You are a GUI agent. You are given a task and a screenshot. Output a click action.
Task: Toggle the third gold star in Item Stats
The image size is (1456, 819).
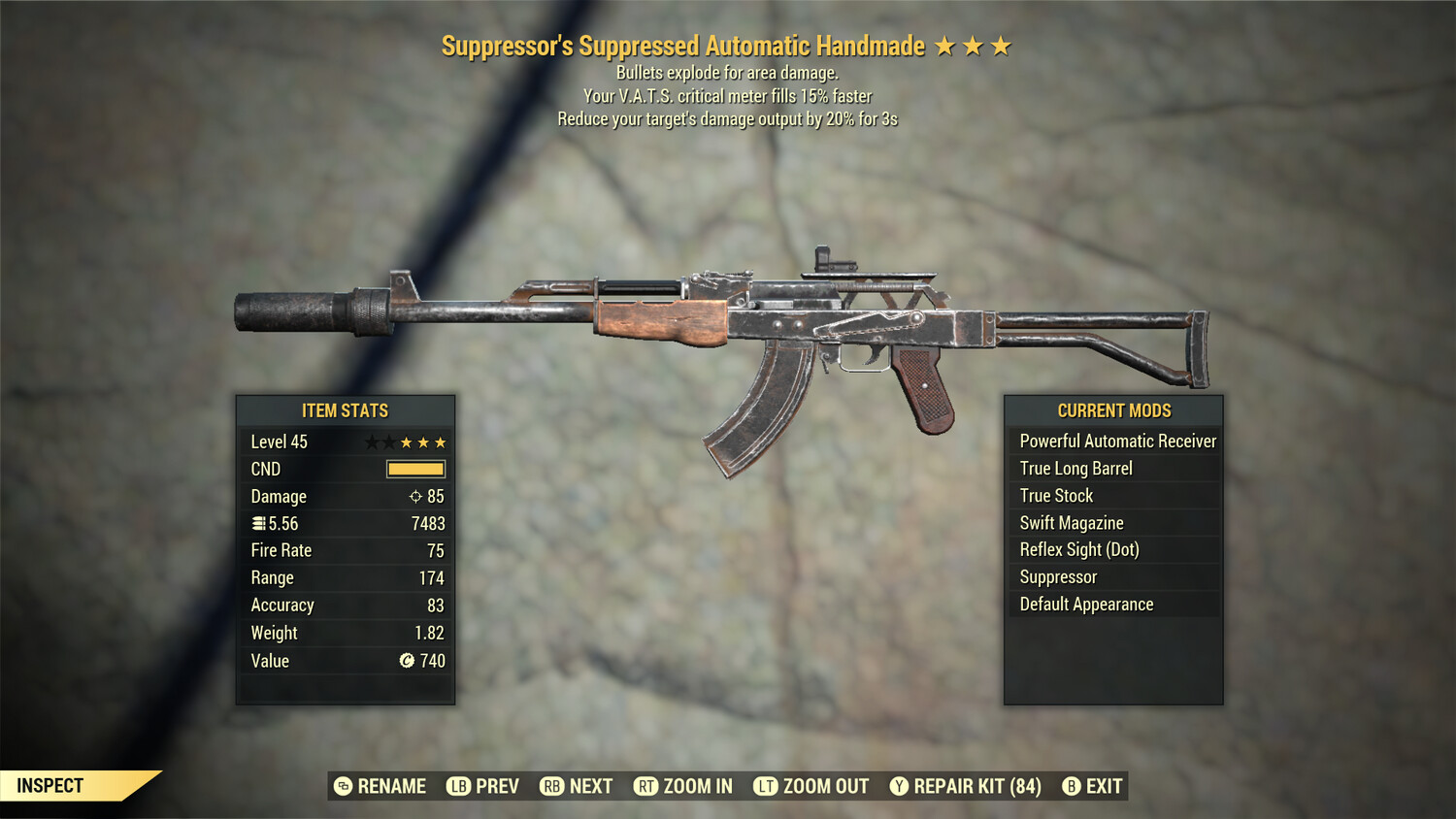click(x=440, y=442)
